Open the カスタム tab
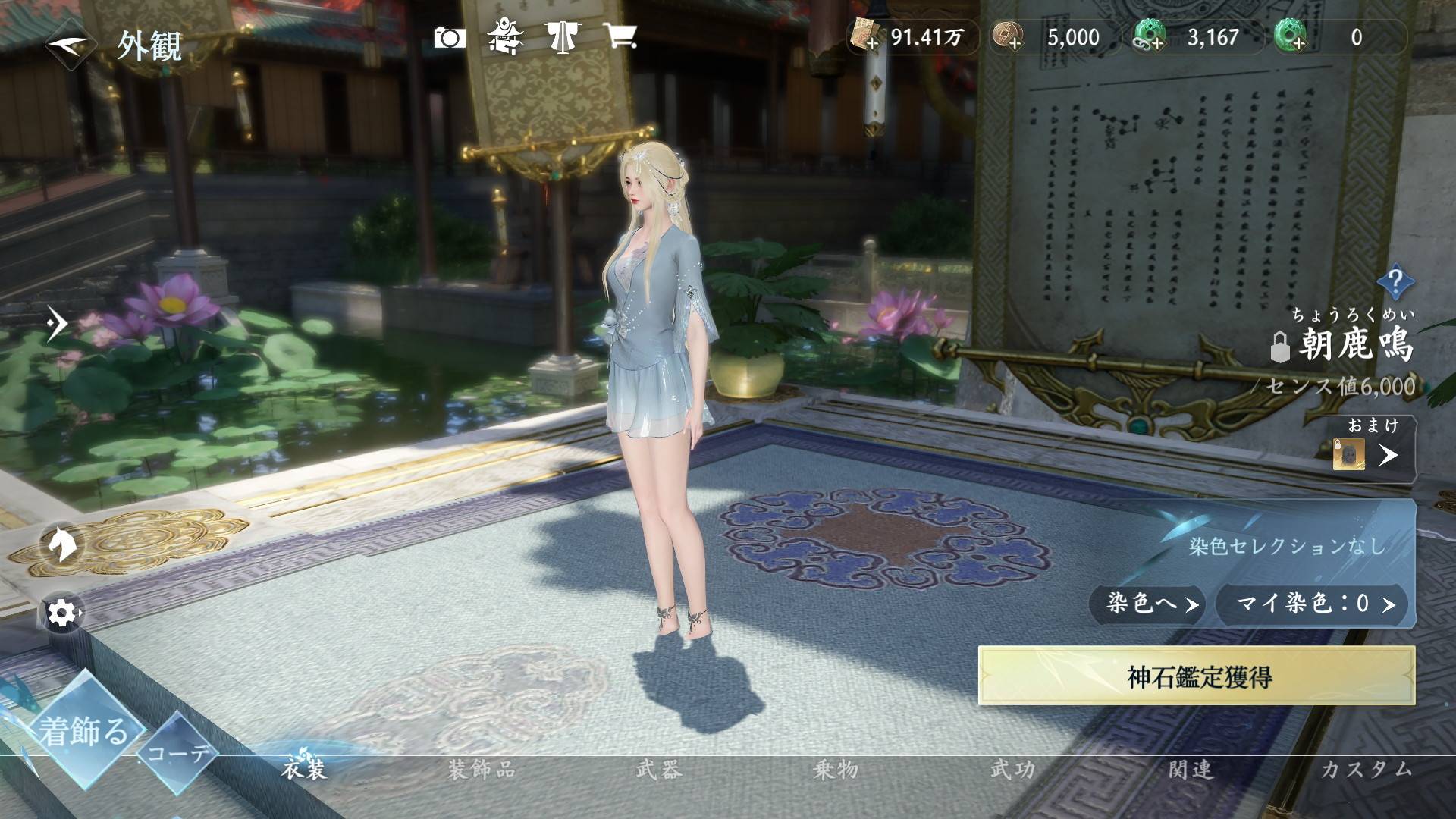The height and width of the screenshot is (819, 1456). pyautogui.click(x=1367, y=770)
